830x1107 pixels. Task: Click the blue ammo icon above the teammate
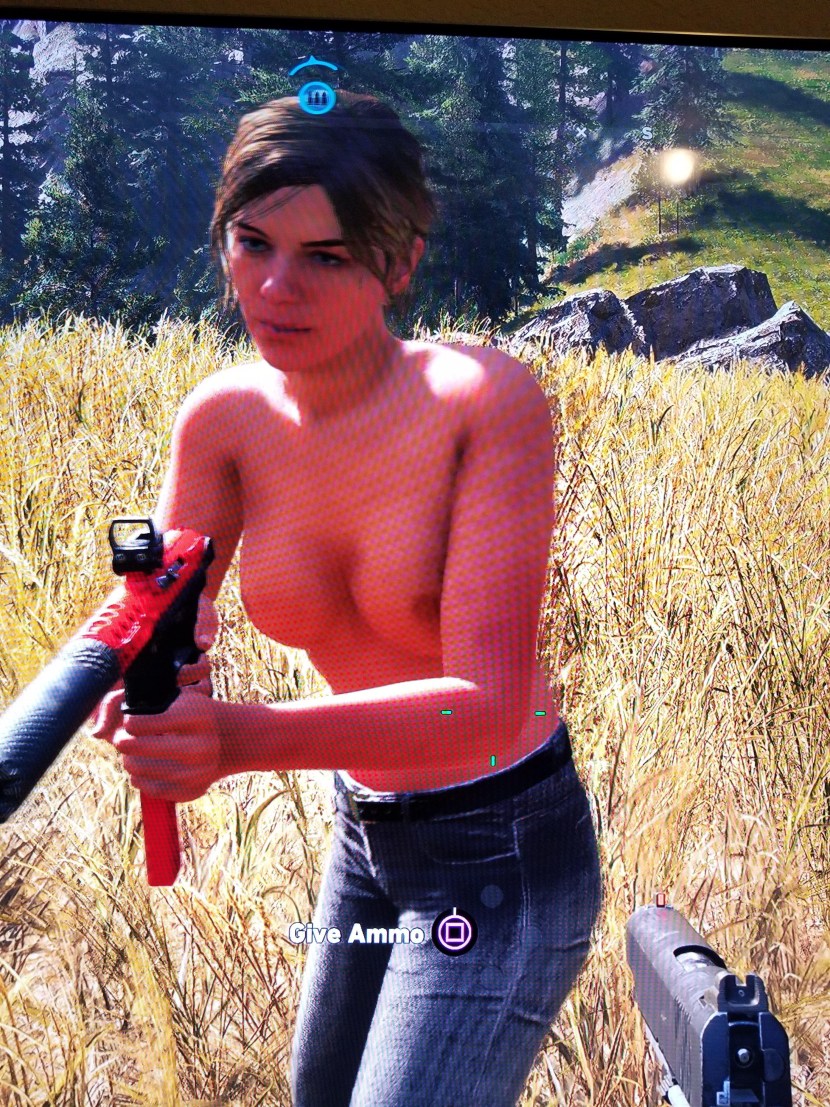pyautogui.click(x=316, y=97)
